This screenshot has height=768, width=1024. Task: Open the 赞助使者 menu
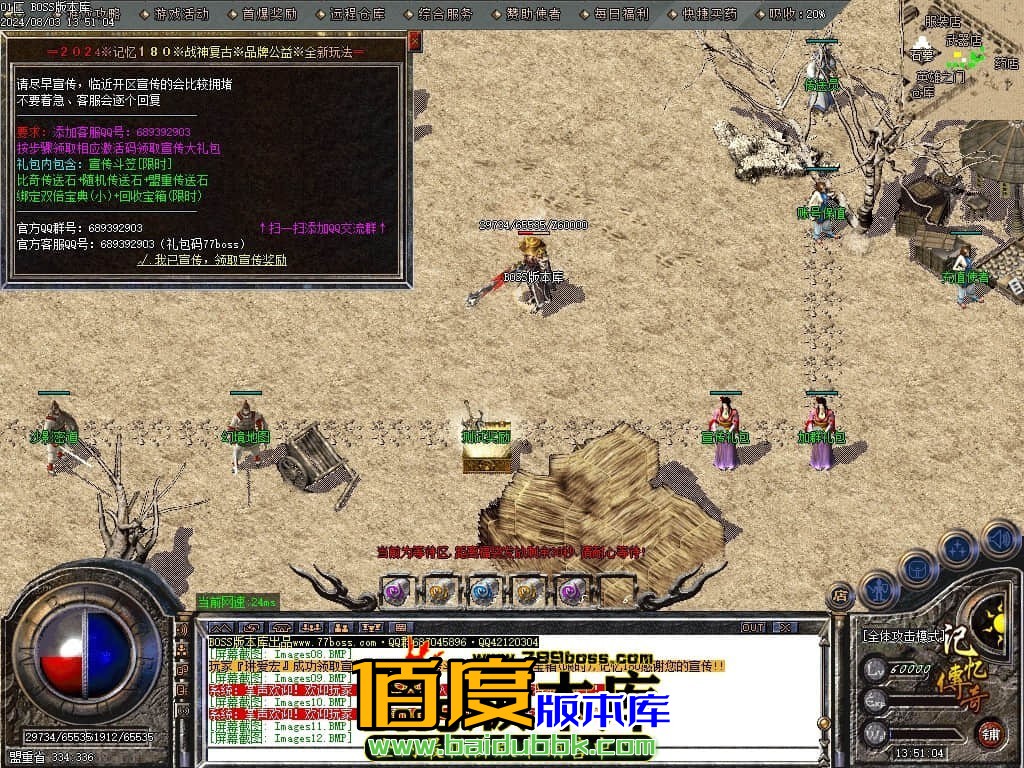click(533, 14)
